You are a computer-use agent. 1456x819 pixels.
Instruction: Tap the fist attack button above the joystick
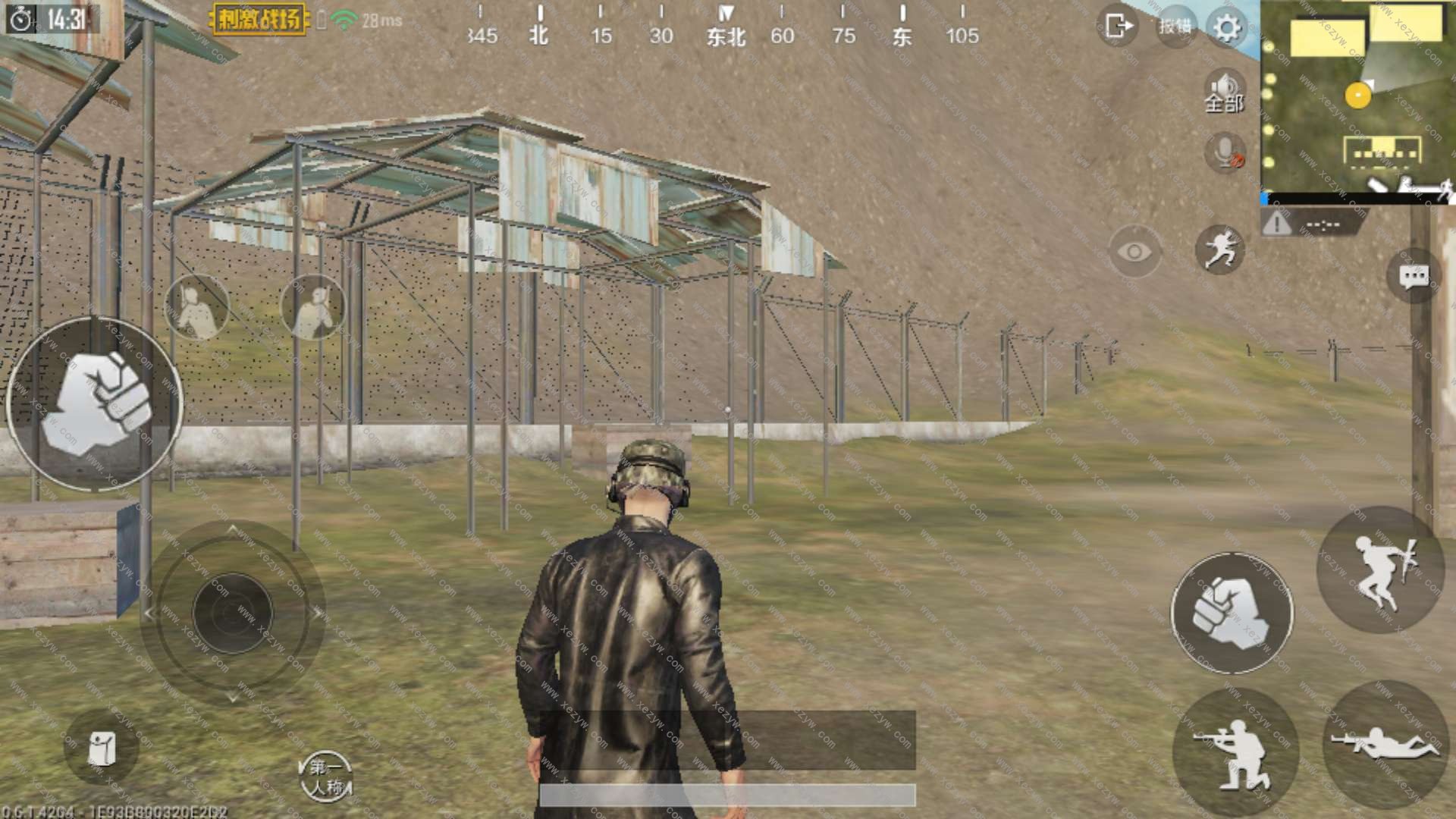pyautogui.click(x=96, y=403)
